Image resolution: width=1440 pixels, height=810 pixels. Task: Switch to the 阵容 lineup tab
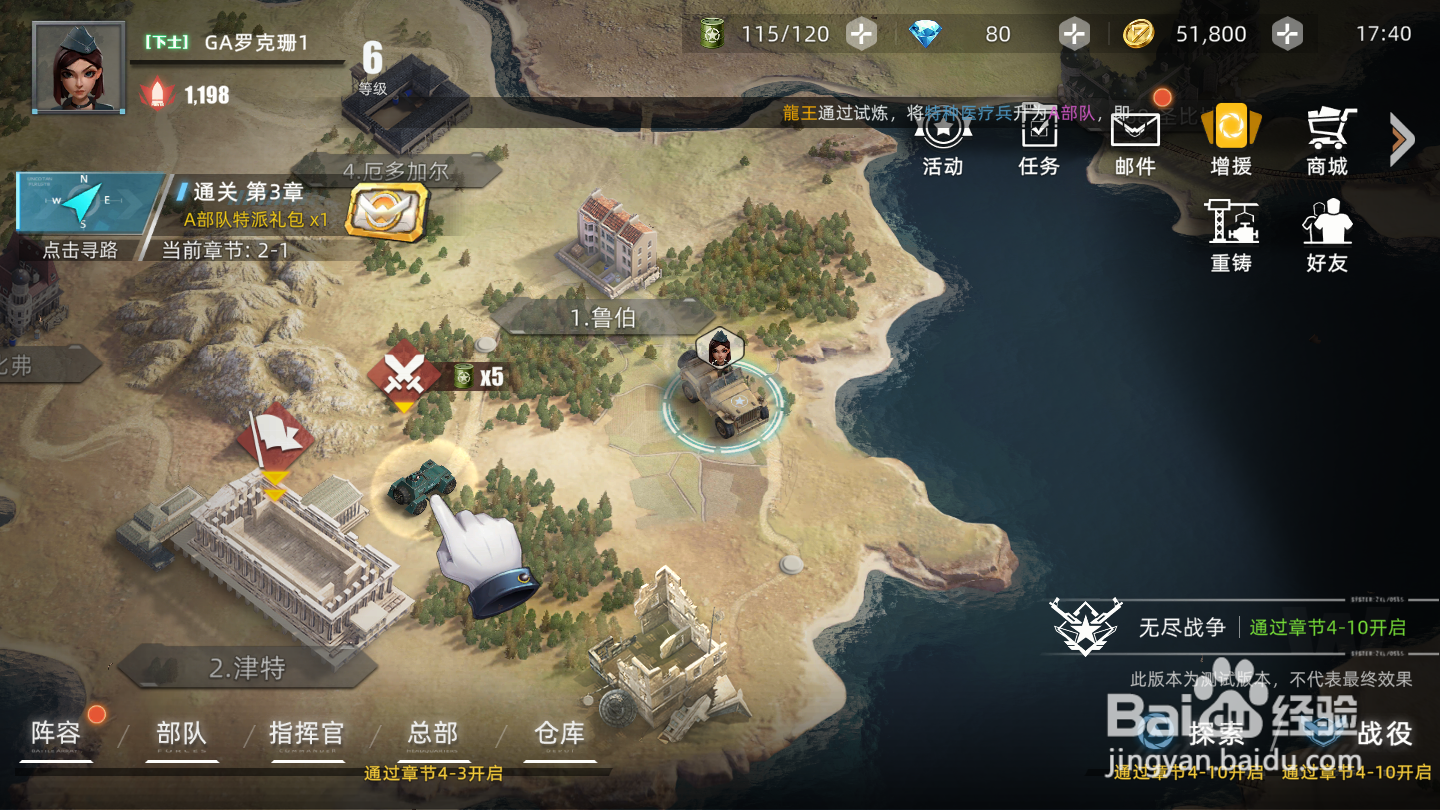[56, 735]
